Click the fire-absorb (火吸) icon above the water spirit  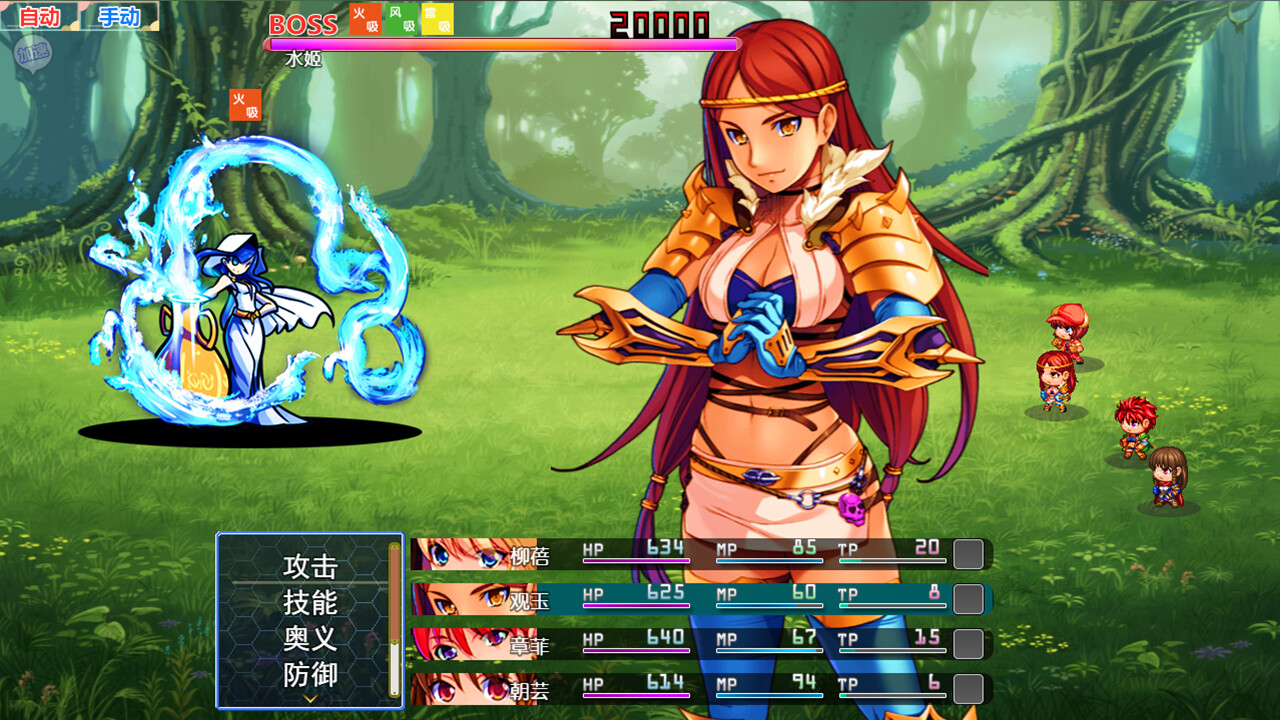[246, 107]
